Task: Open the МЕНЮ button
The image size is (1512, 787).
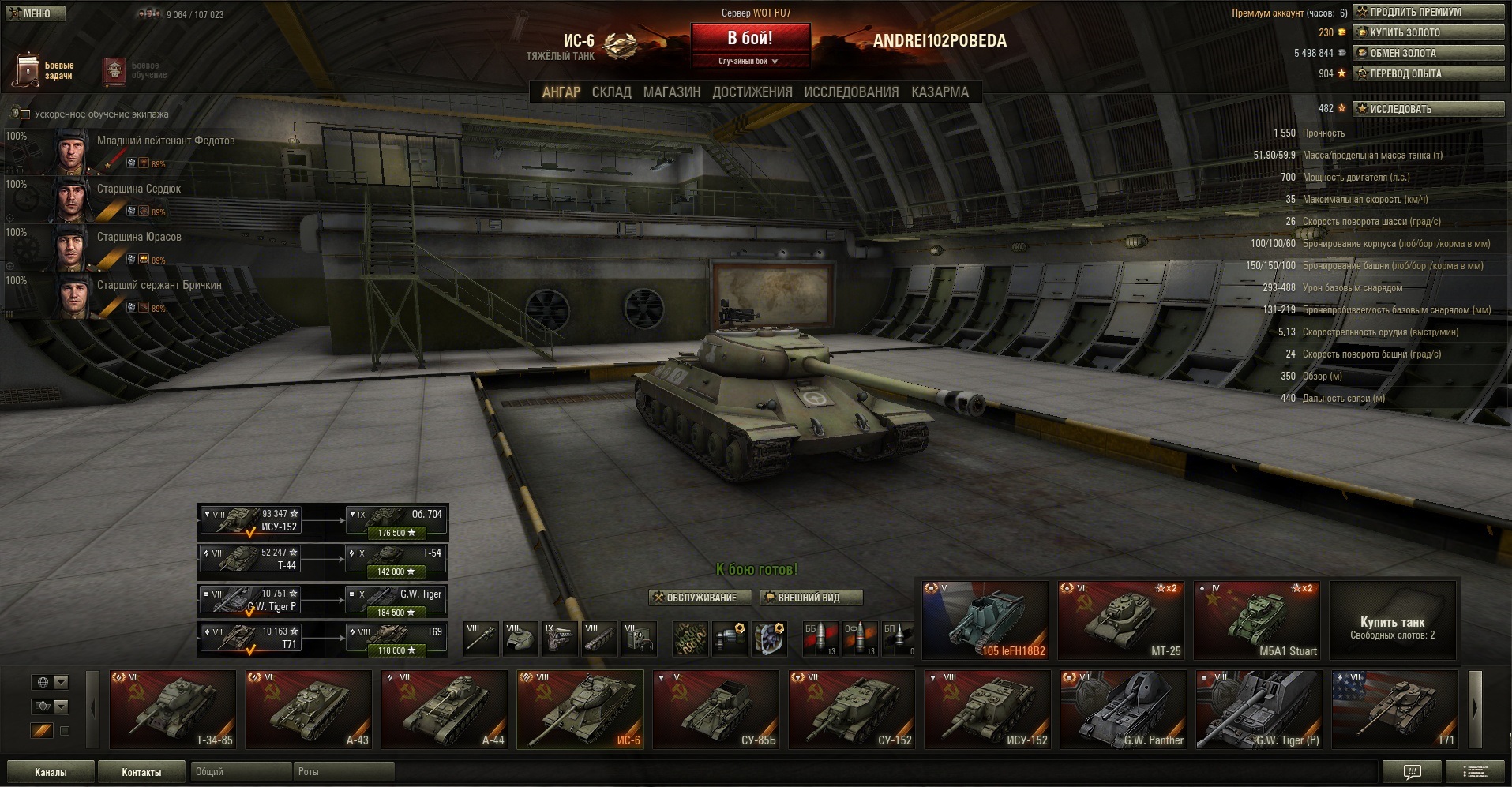Action: point(36,13)
